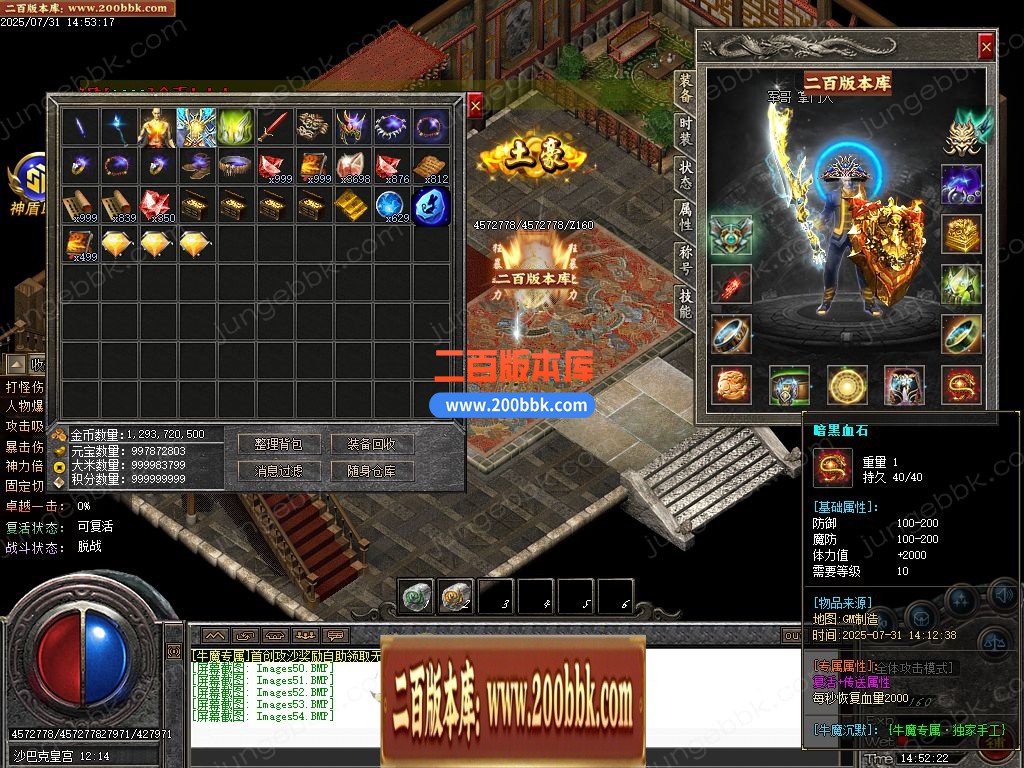
Task: Open 装备回收 equipment recycling
Action: point(372,444)
